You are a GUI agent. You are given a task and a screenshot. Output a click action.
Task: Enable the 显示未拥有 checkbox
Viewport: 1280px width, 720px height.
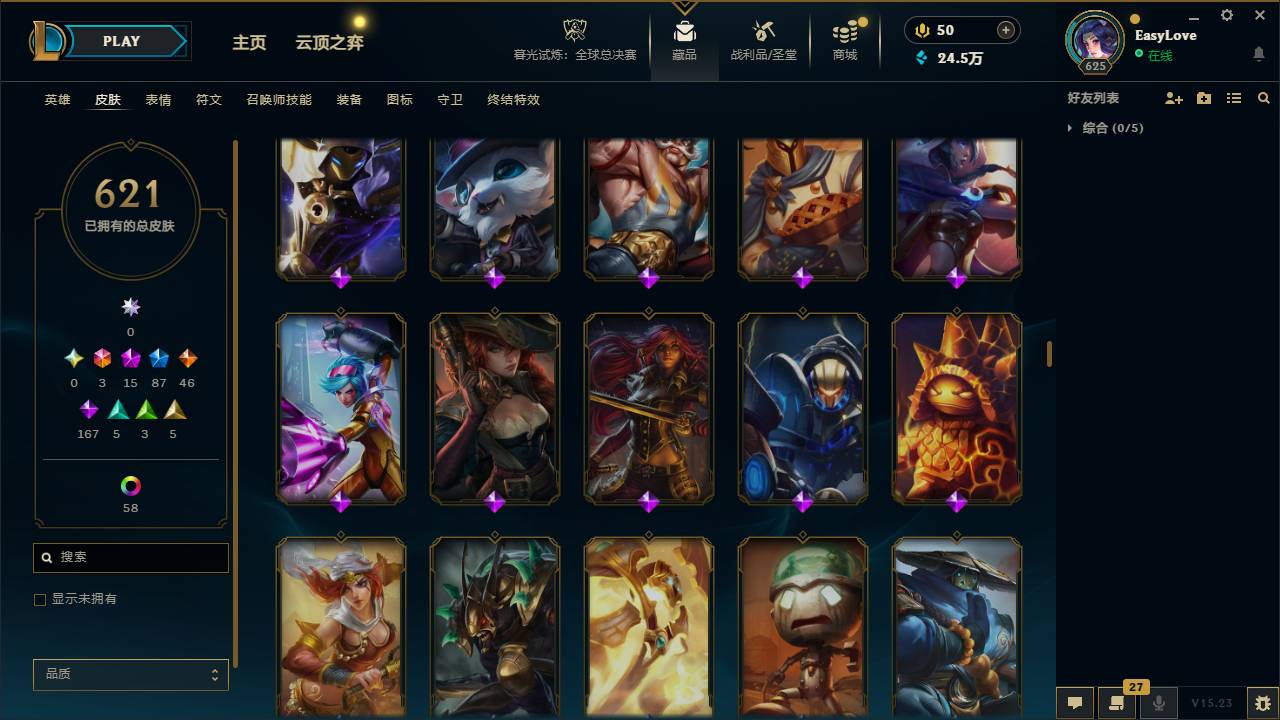(x=40, y=599)
